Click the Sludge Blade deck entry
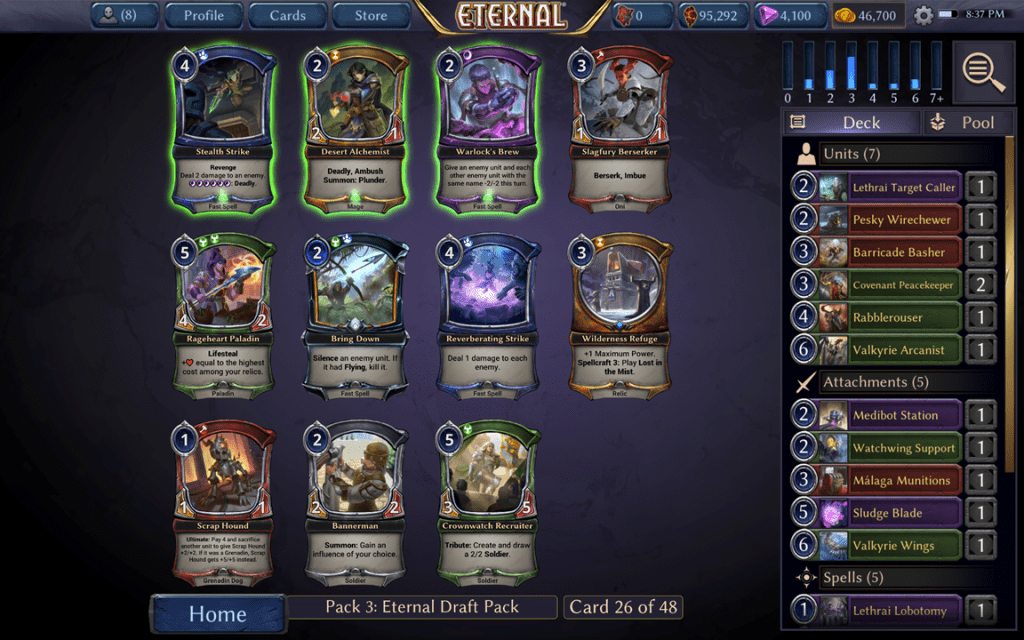Screen dimensions: 1024x640 click(x=890, y=513)
